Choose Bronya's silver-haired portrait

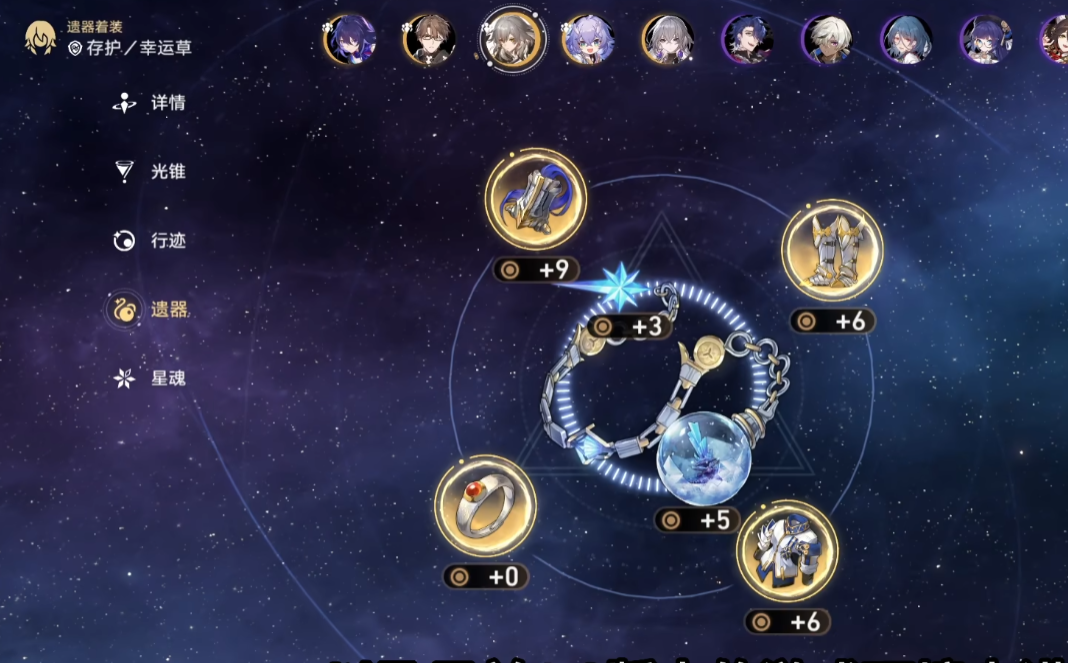click(668, 39)
